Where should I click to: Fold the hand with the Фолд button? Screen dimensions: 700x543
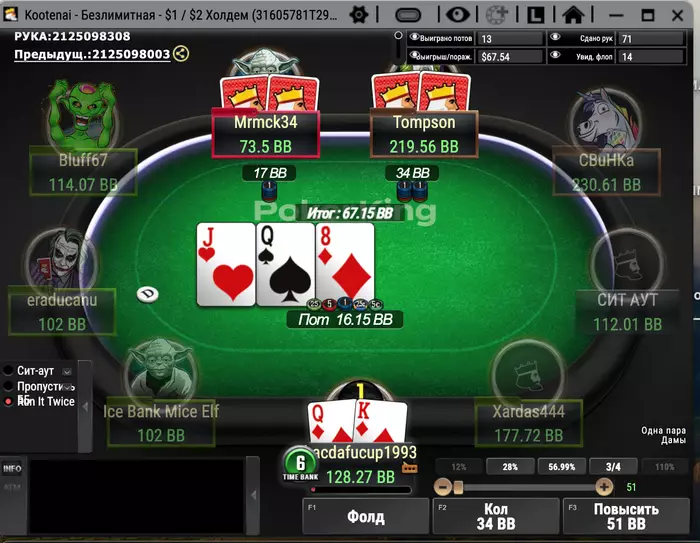tap(365, 519)
